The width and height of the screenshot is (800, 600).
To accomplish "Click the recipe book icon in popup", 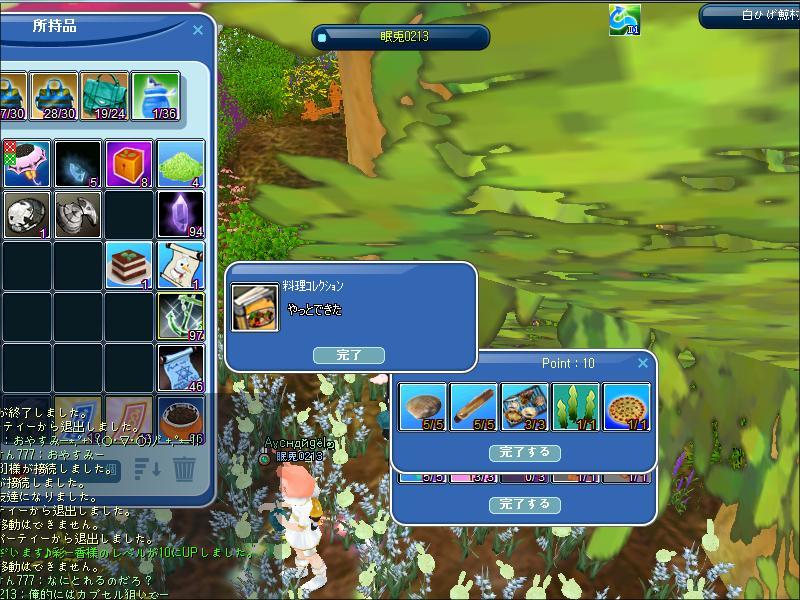I will [255, 307].
